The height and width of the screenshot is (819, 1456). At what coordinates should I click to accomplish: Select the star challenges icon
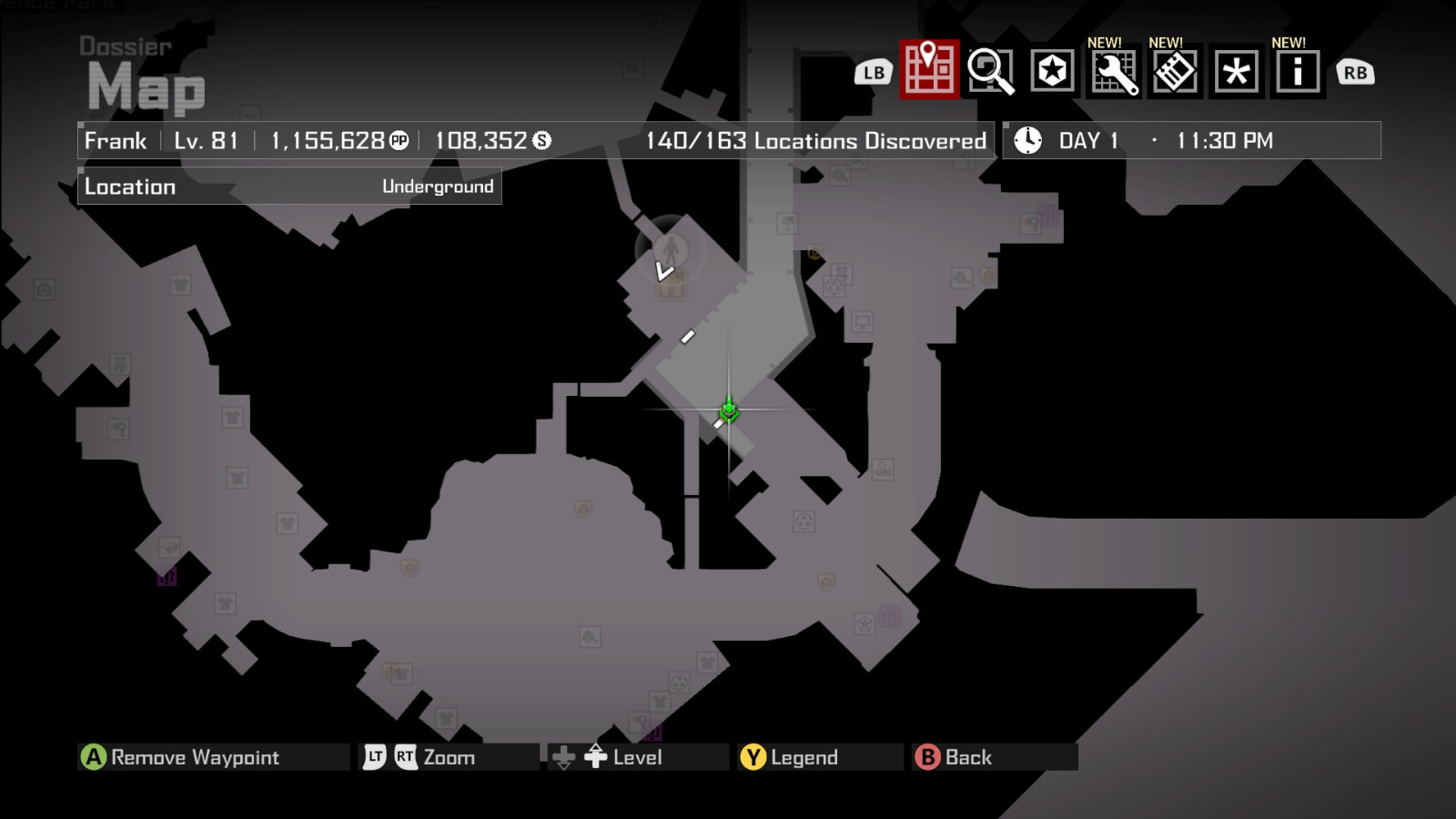[1051, 72]
